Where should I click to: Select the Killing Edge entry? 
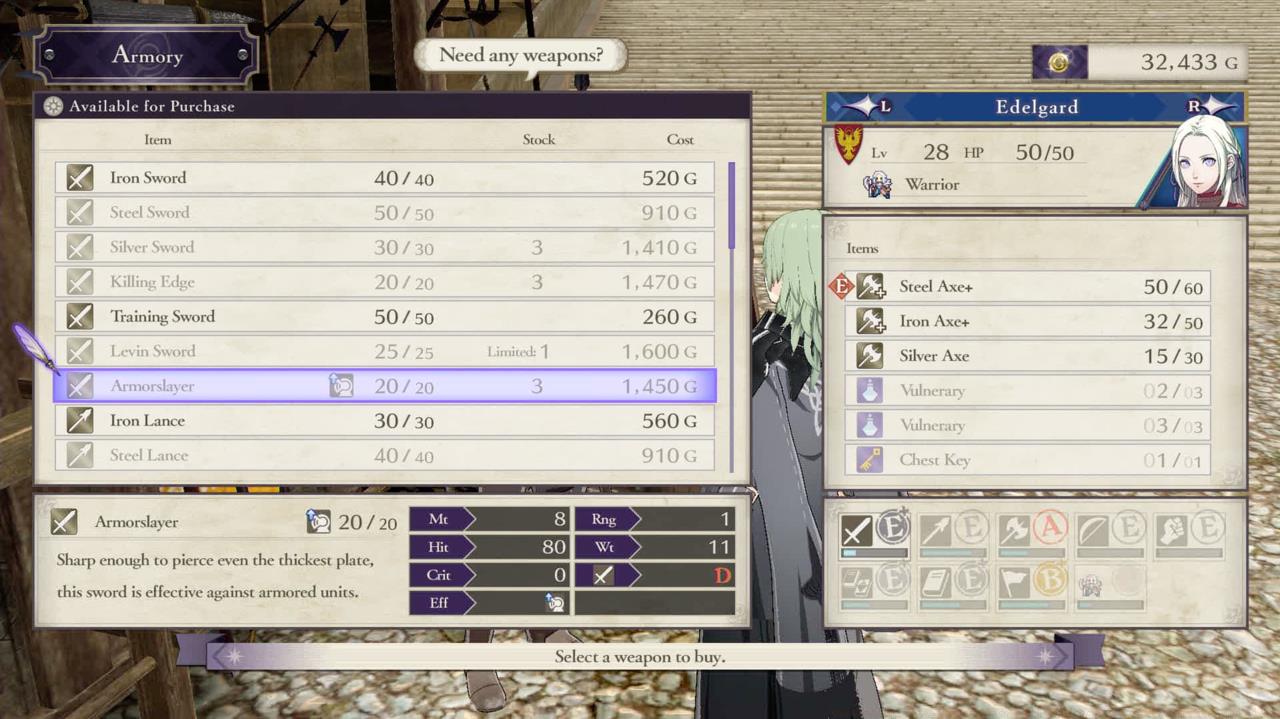coord(385,282)
